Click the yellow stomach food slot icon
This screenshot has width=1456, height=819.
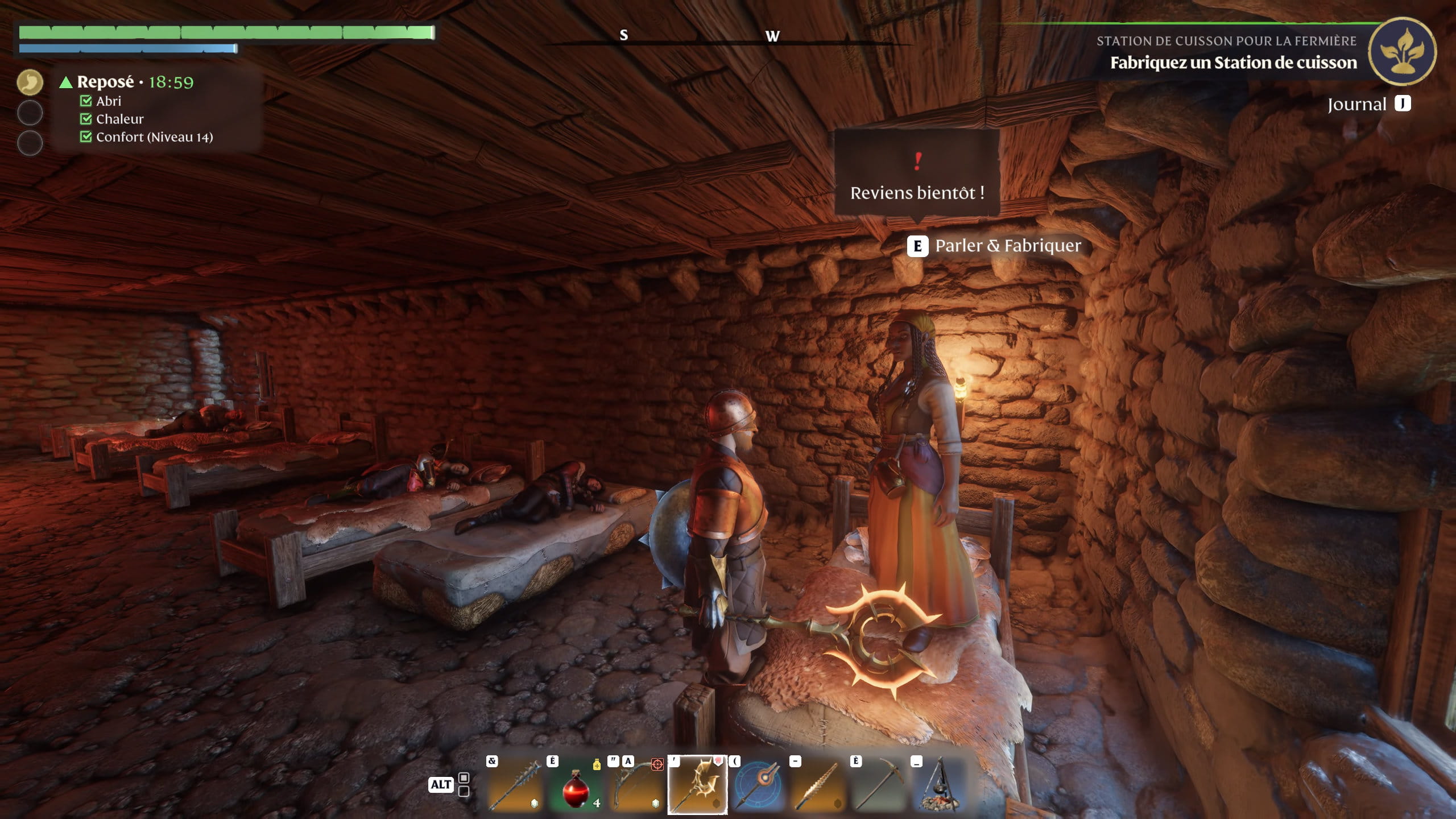pyautogui.click(x=30, y=82)
